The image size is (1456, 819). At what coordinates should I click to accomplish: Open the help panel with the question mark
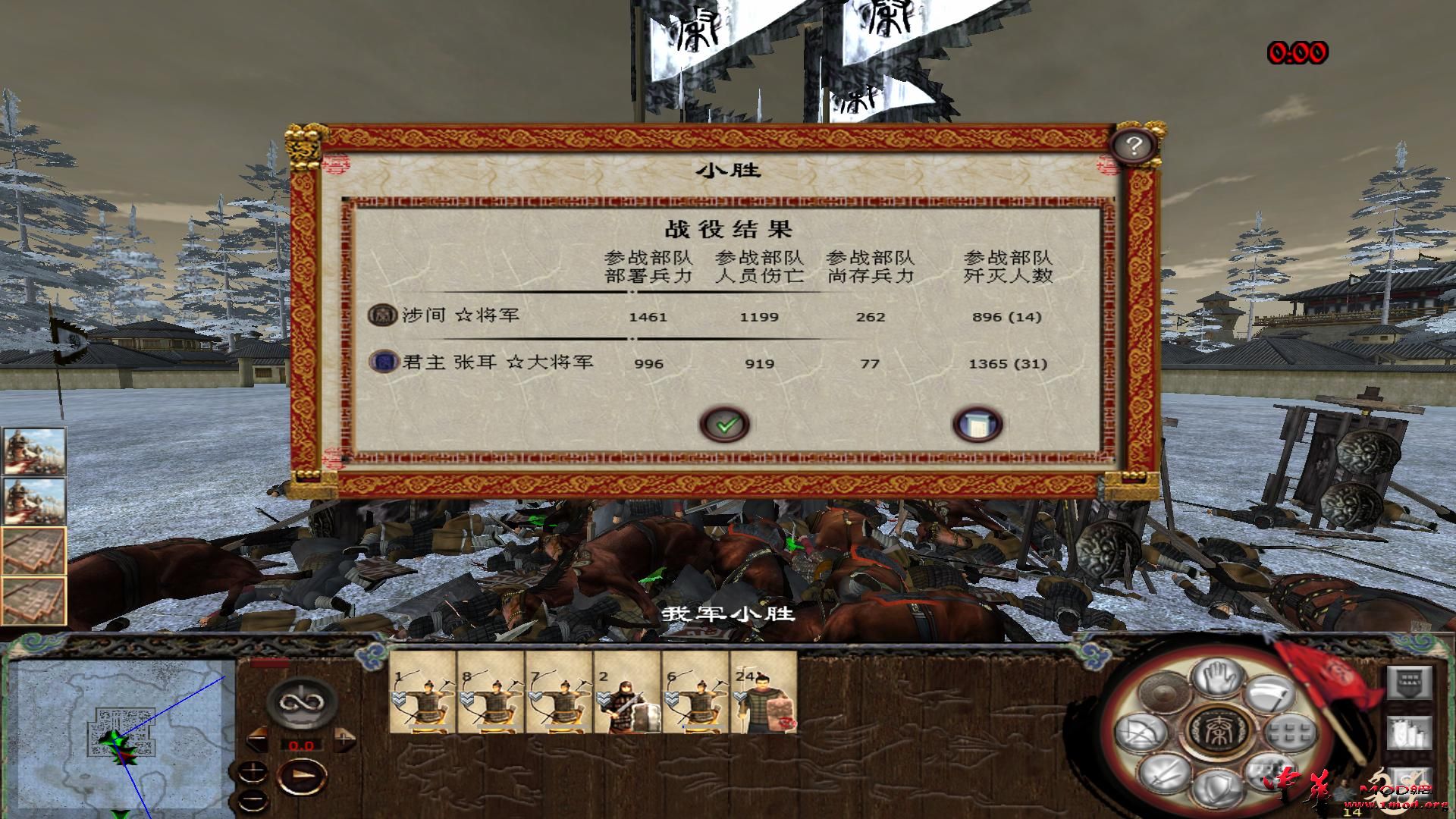click(x=1133, y=146)
